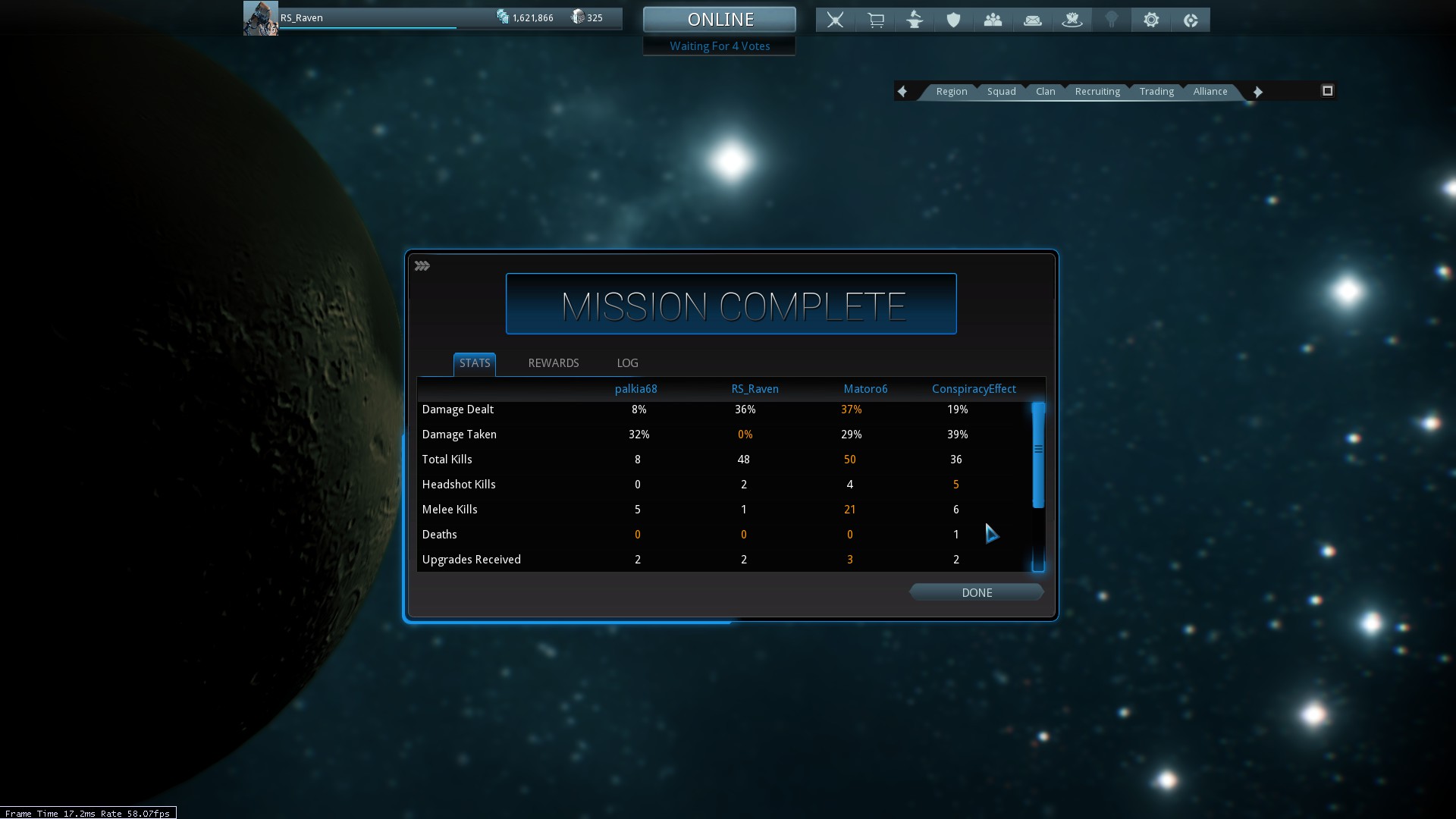The width and height of the screenshot is (1456, 819).
Task: Open the shopping cart market
Action: pyautogui.click(x=875, y=20)
